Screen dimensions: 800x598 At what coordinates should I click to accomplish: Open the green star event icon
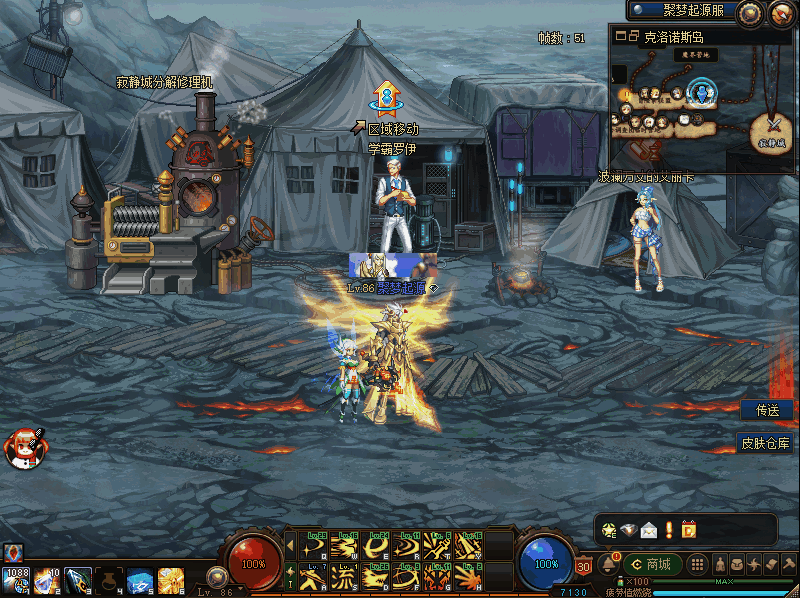coord(608,529)
